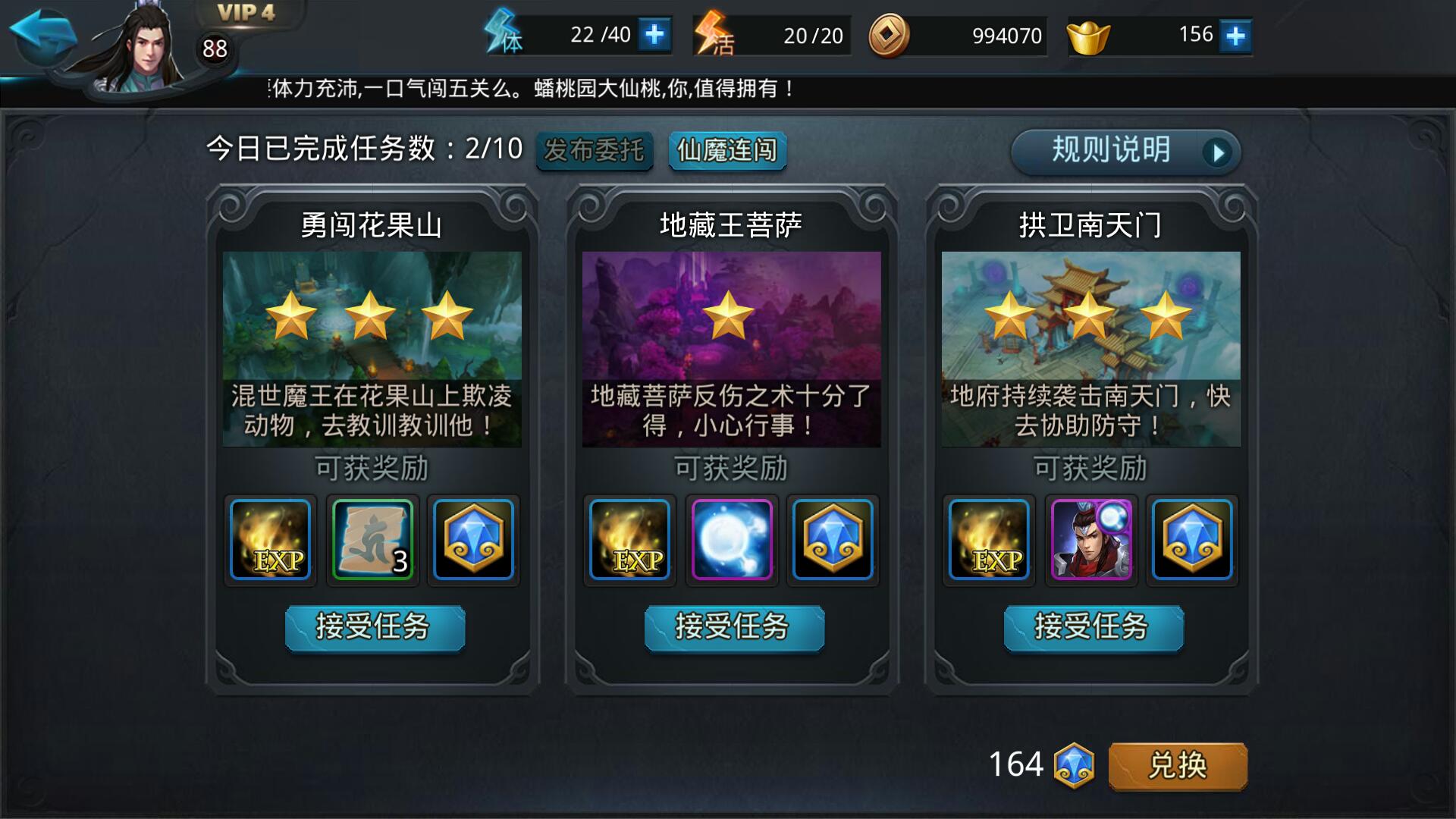This screenshot has height=819, width=1456.
Task: Select the scroll reward with quantity 3
Action: [372, 540]
